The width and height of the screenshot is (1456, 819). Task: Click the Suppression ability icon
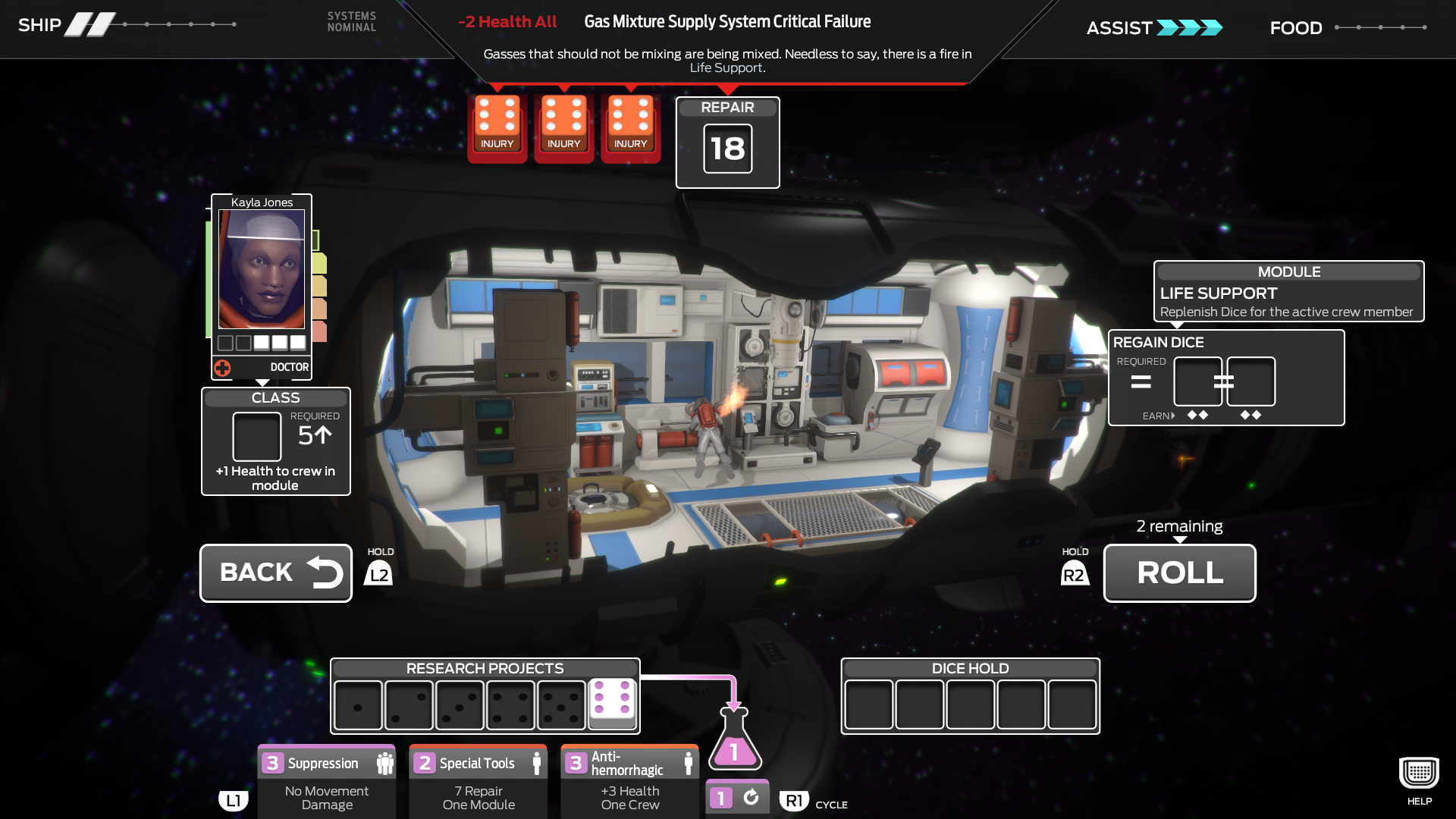click(x=387, y=762)
